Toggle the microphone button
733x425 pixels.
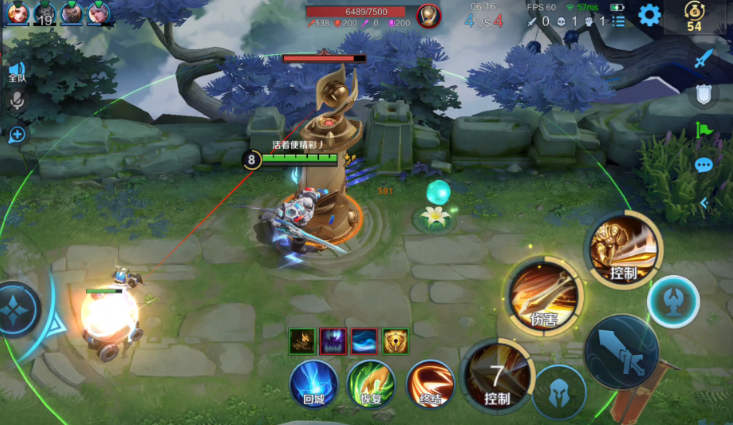click(17, 101)
